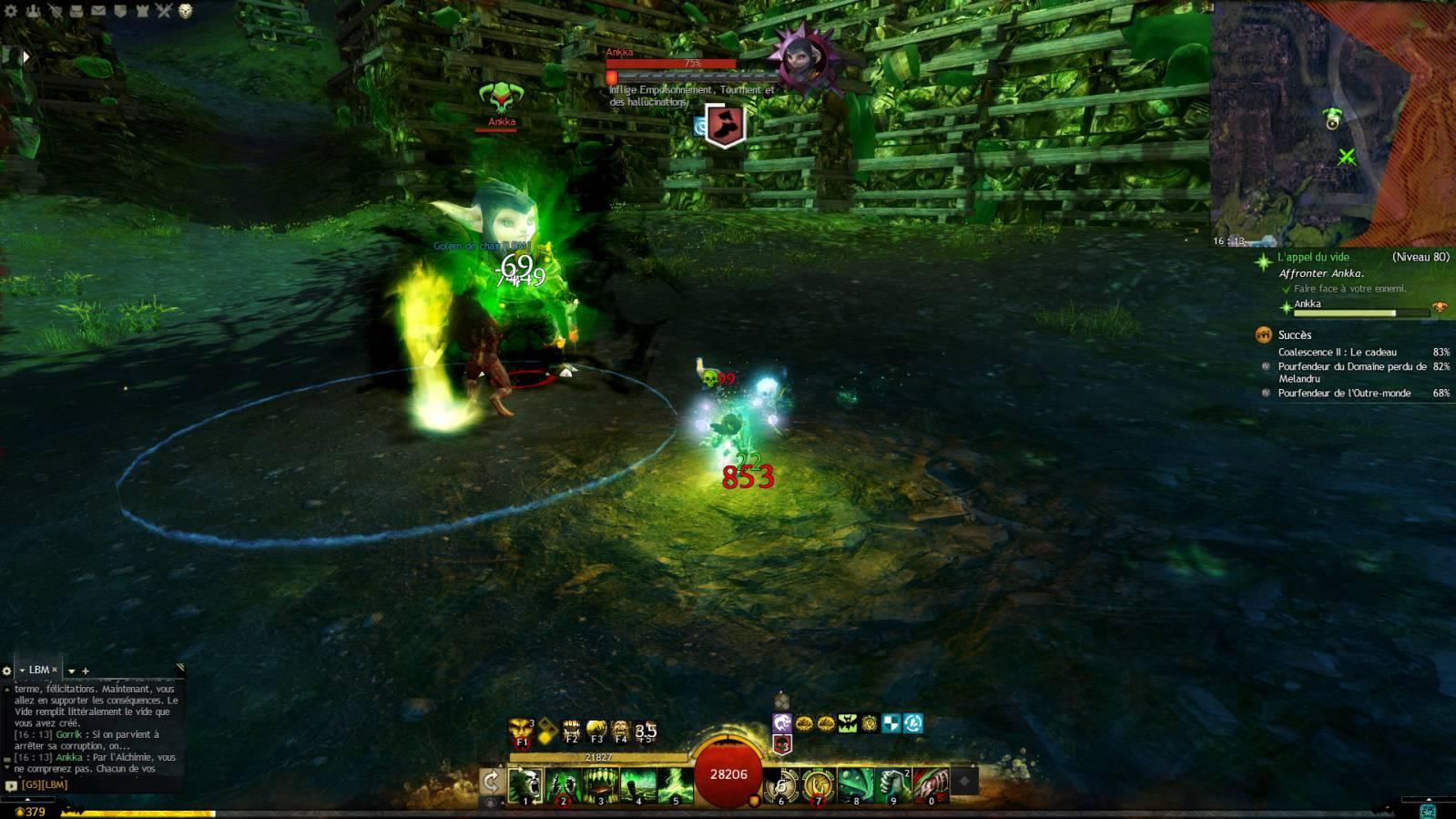Select the L'appel du vide objective tracker
Screen dimensions: 1456x819
[x=1313, y=258]
